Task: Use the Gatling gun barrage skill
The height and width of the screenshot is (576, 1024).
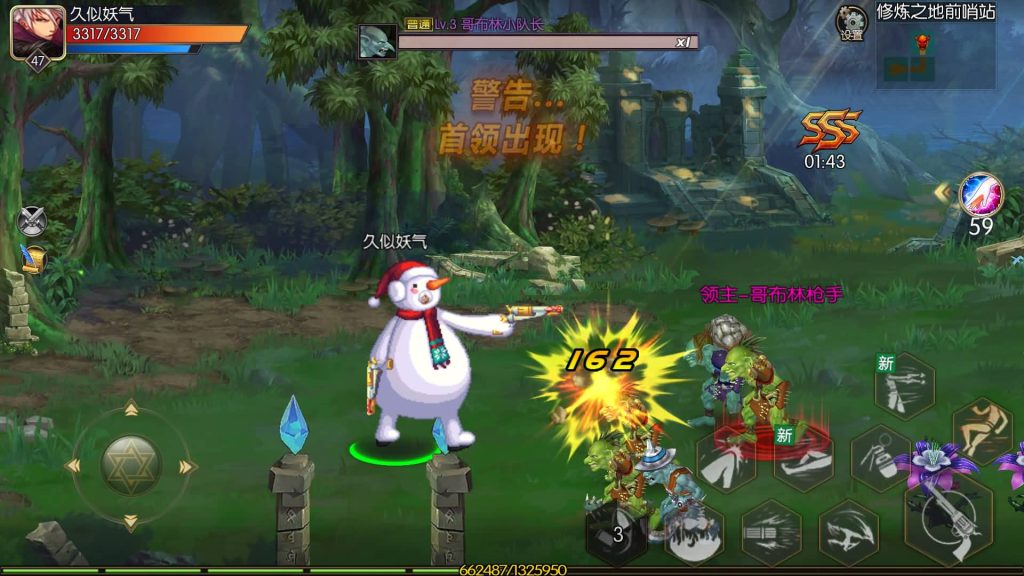Action: click(x=771, y=532)
